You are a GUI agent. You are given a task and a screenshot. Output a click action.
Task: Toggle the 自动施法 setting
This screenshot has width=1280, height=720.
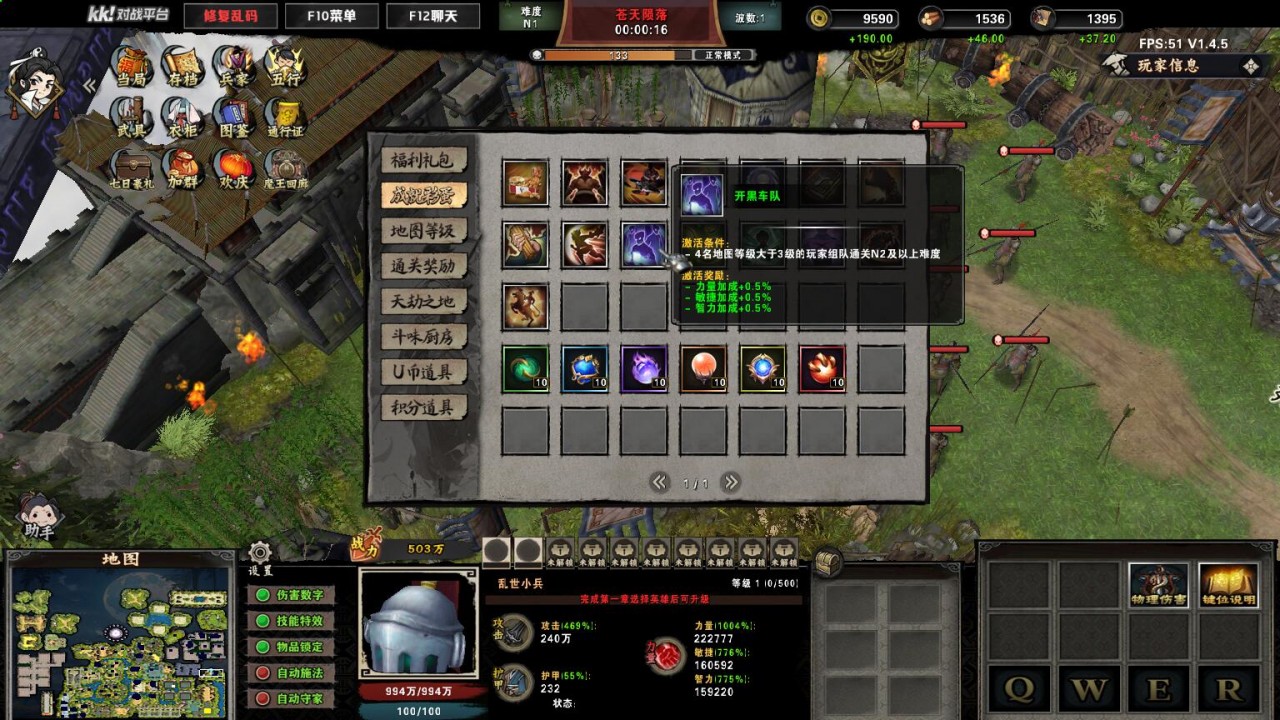(x=291, y=673)
